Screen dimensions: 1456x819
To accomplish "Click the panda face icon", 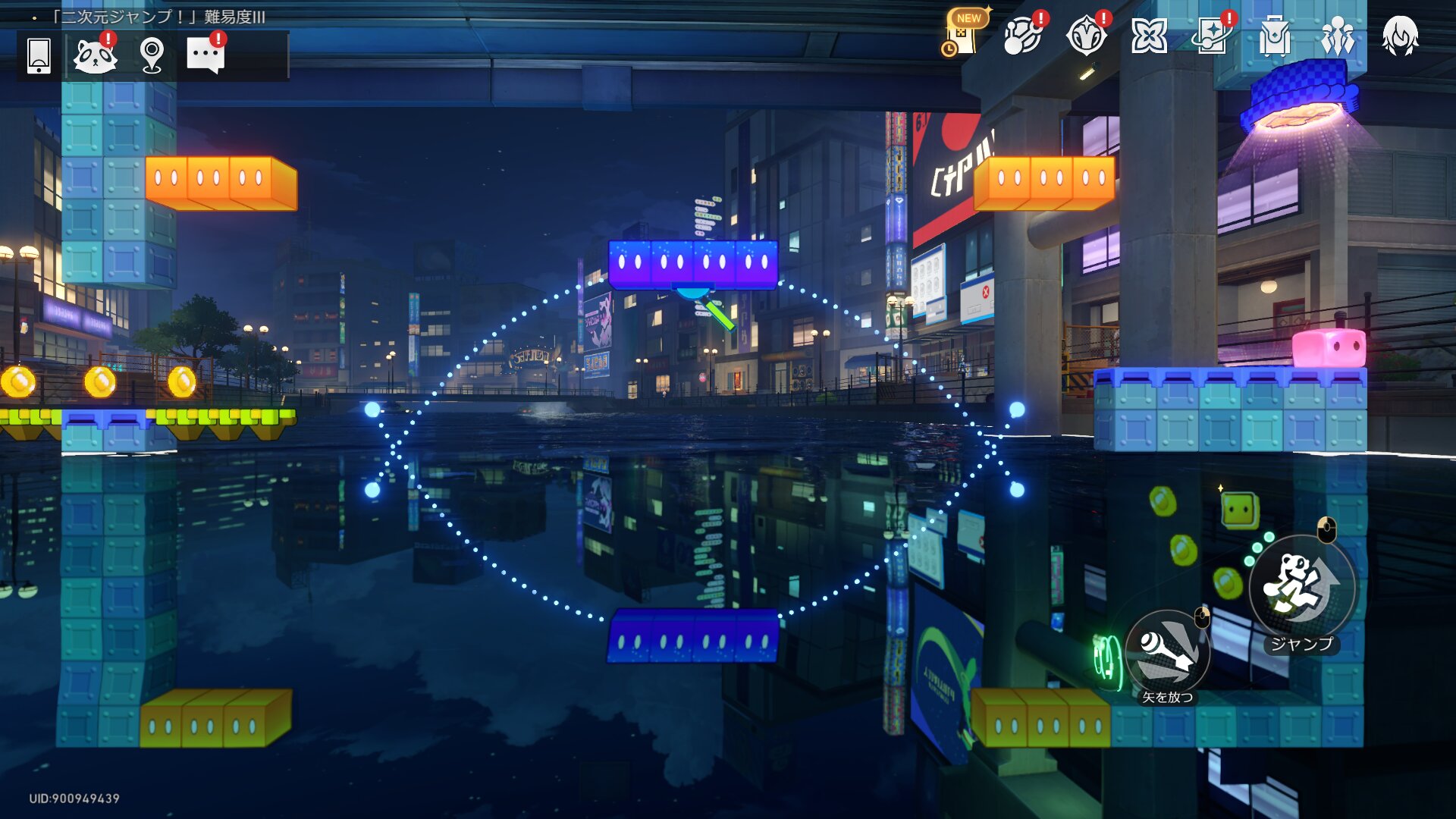I will [x=95, y=56].
